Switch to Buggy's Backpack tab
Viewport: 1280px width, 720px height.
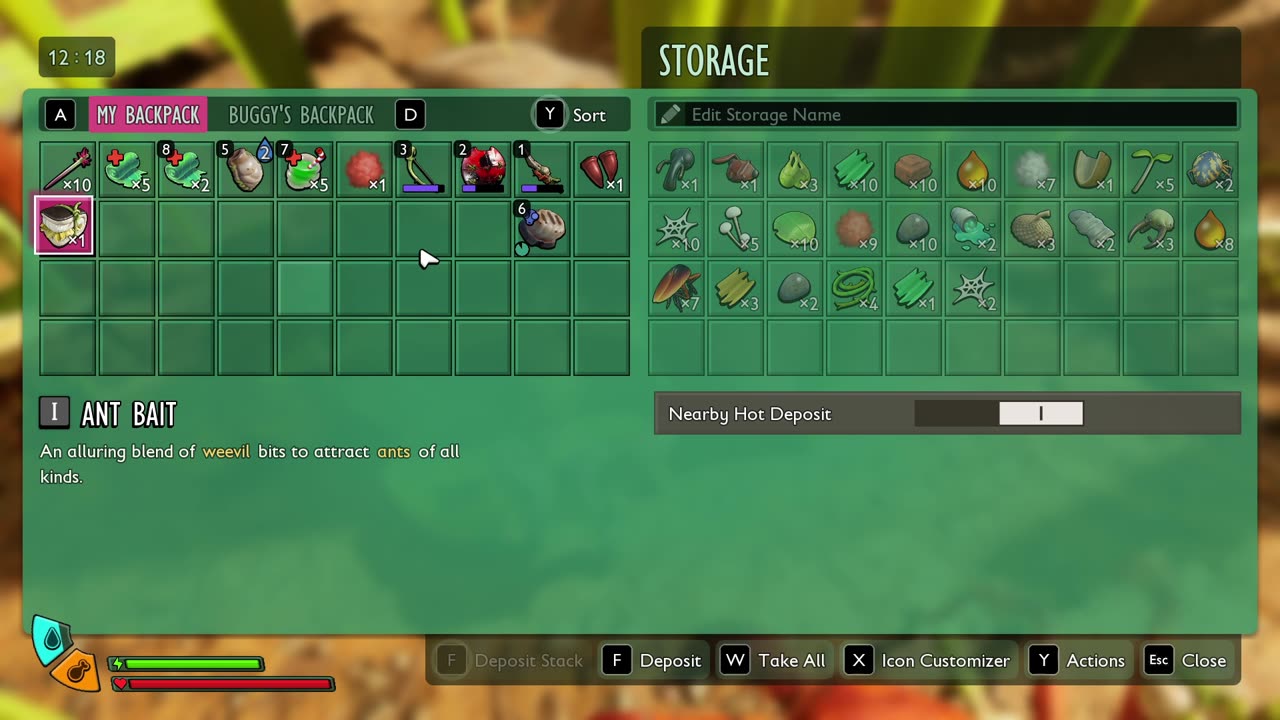pos(300,115)
